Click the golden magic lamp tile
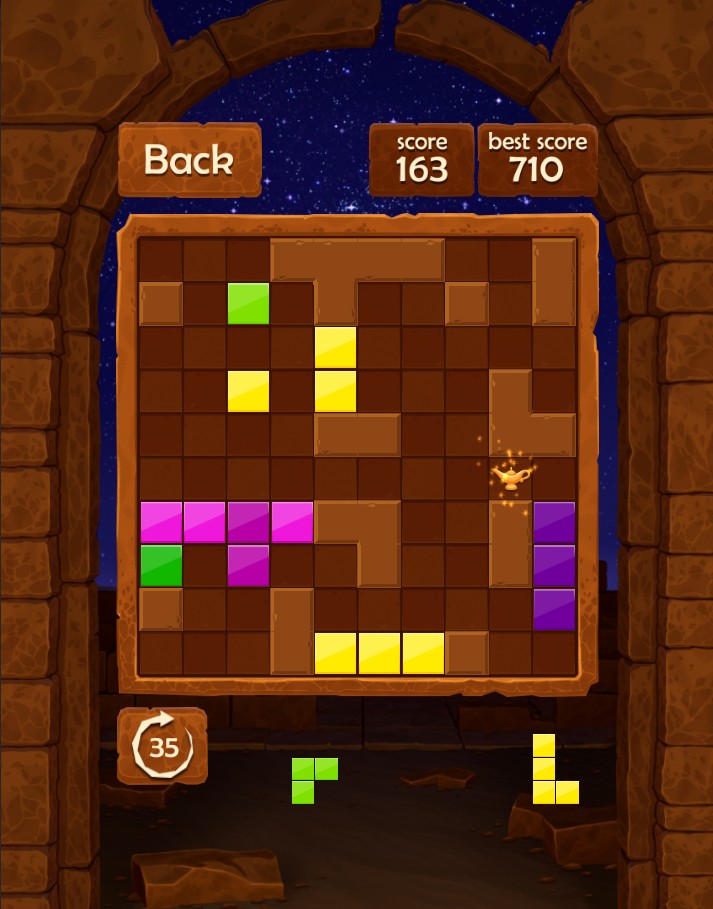This screenshot has height=909, width=713. (x=510, y=475)
